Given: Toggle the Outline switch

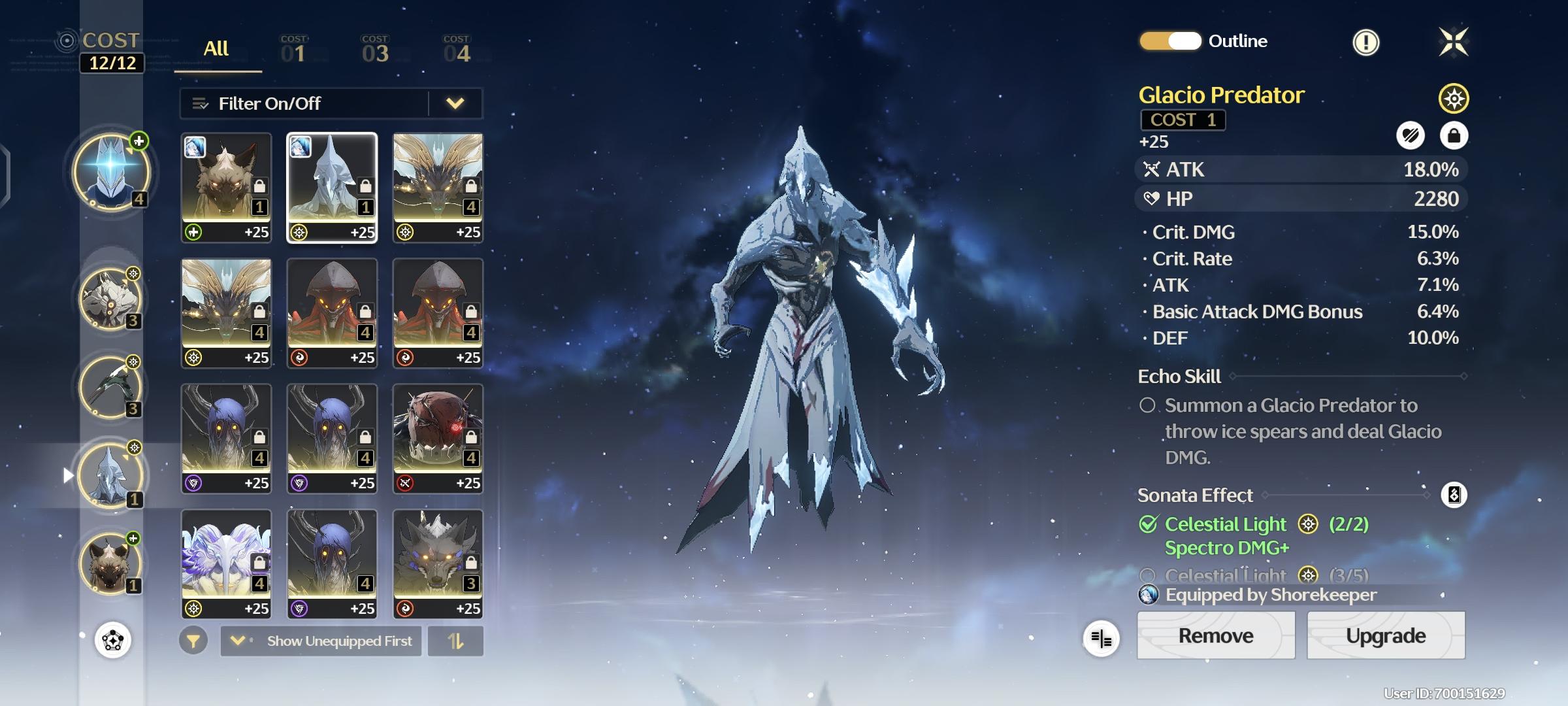Looking at the screenshot, I should coord(1170,41).
